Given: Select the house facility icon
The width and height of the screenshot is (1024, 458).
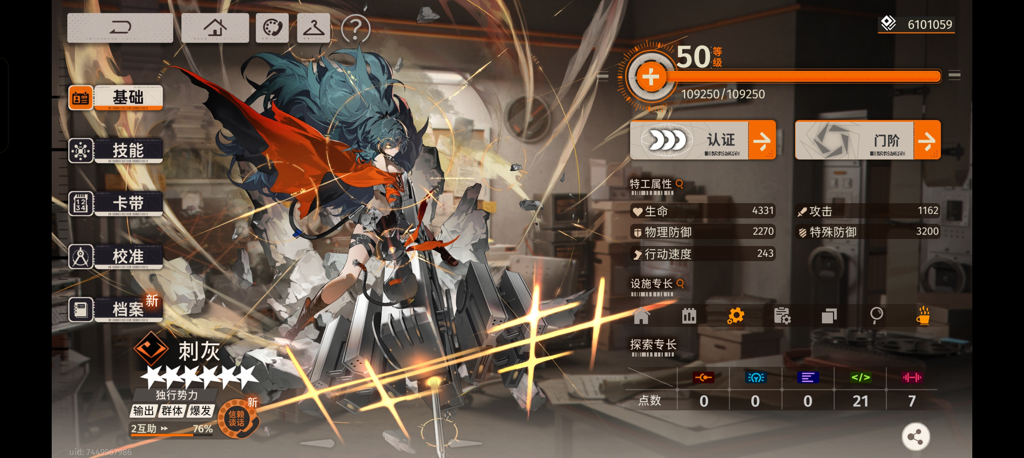Looking at the screenshot, I should [x=641, y=316].
